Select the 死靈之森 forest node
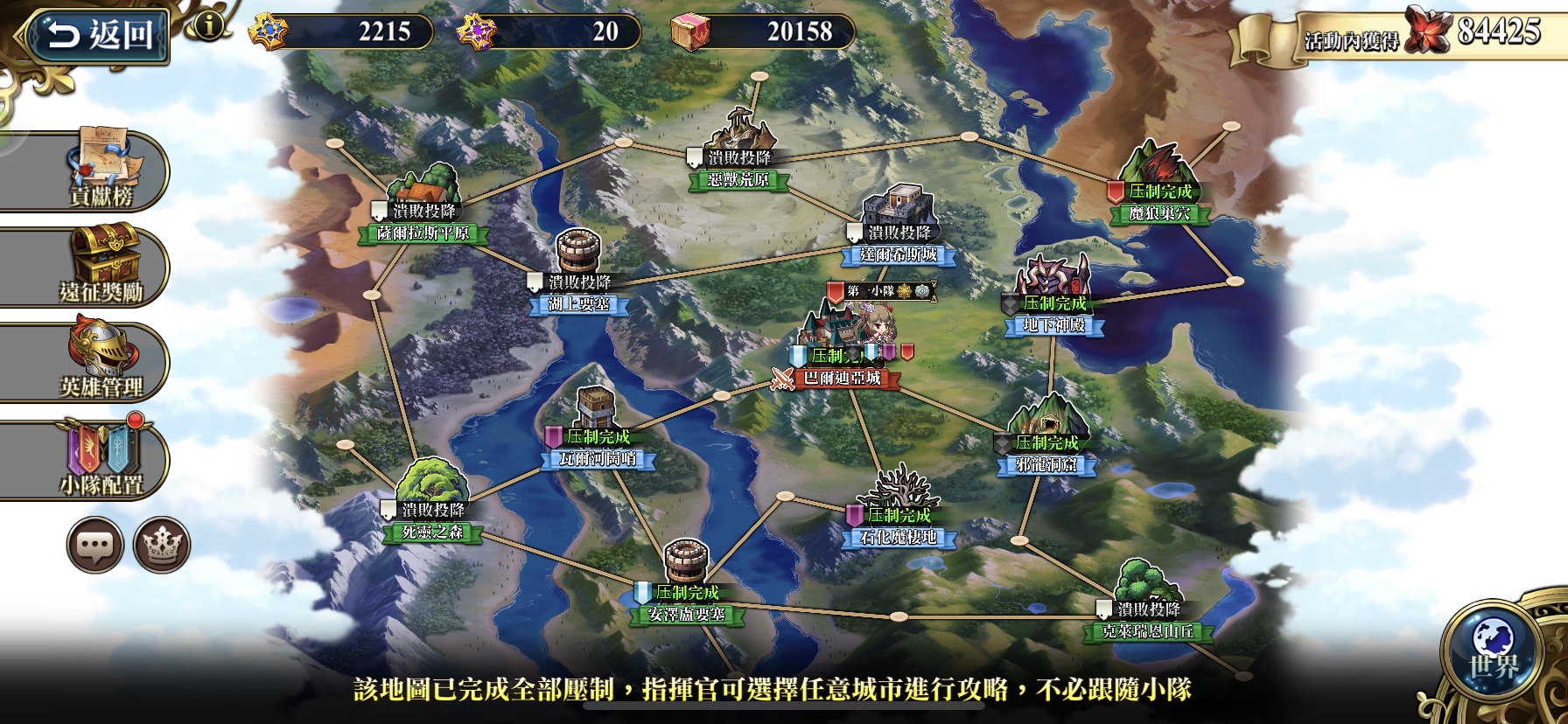The height and width of the screenshot is (724, 1568). 432,531
